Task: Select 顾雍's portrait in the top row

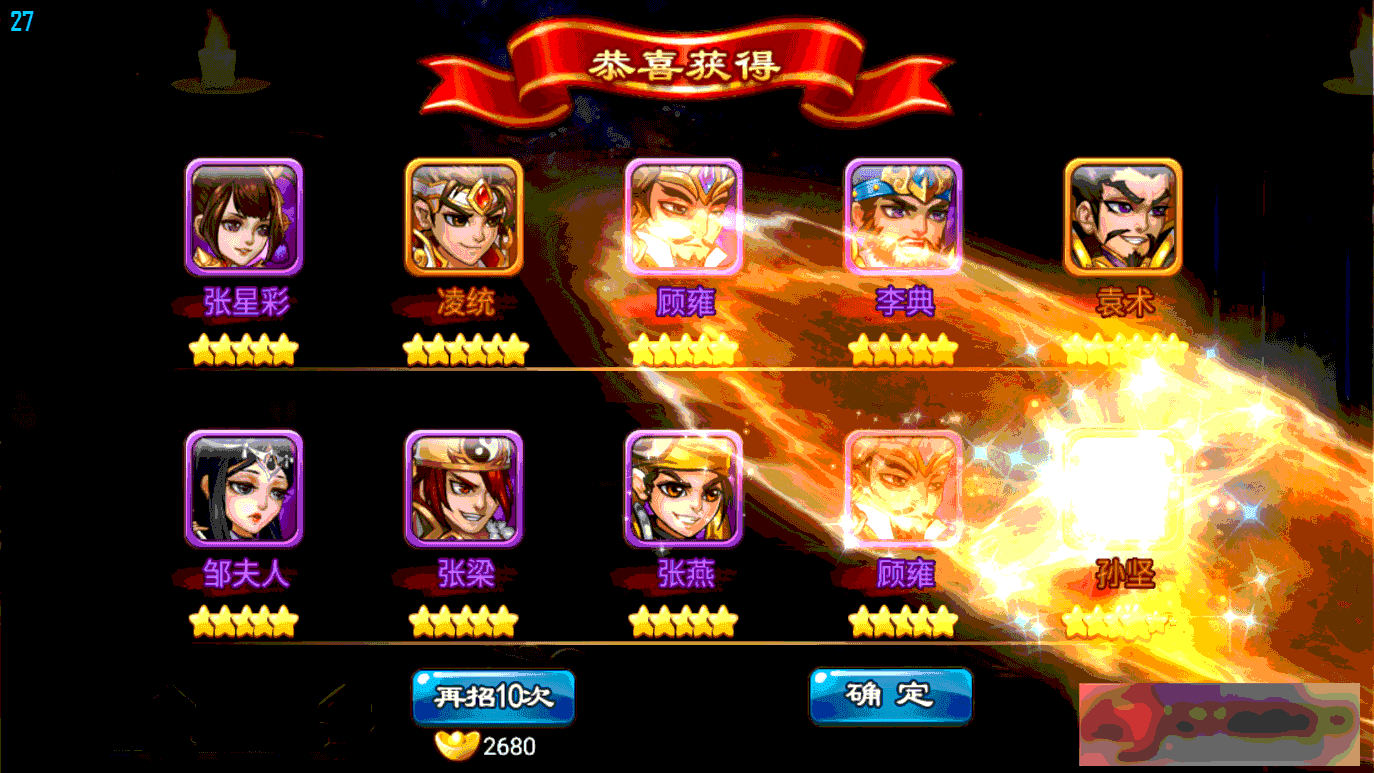Action: (x=684, y=218)
